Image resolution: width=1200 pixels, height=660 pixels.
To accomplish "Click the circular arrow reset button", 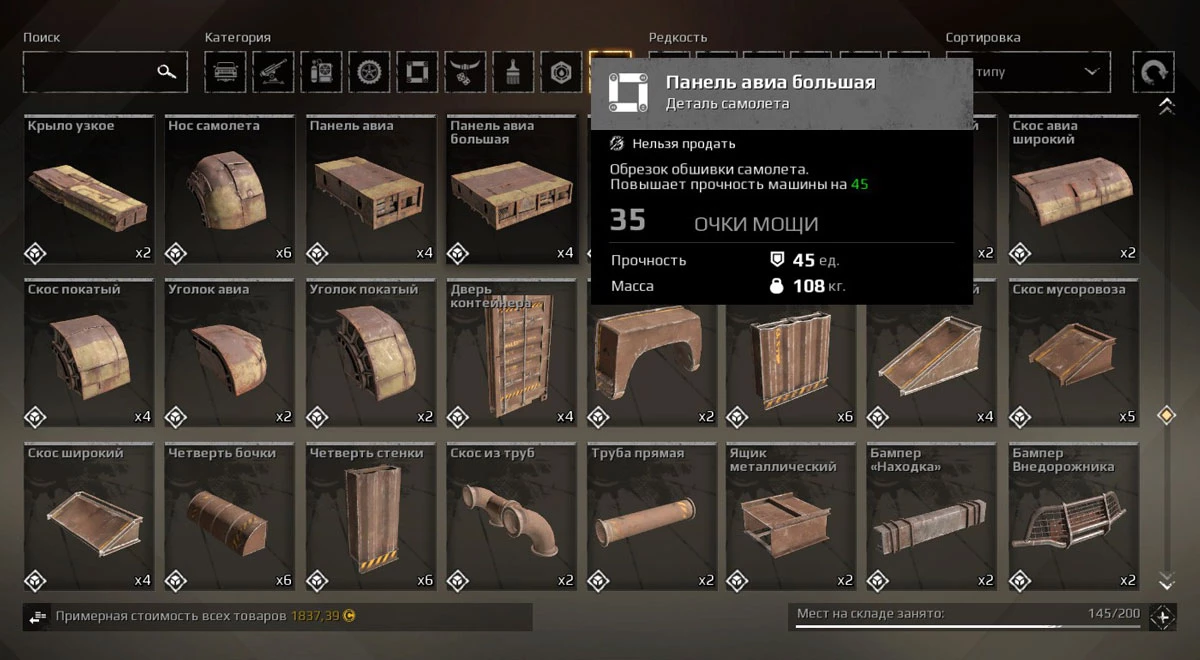I will pos(1153,72).
